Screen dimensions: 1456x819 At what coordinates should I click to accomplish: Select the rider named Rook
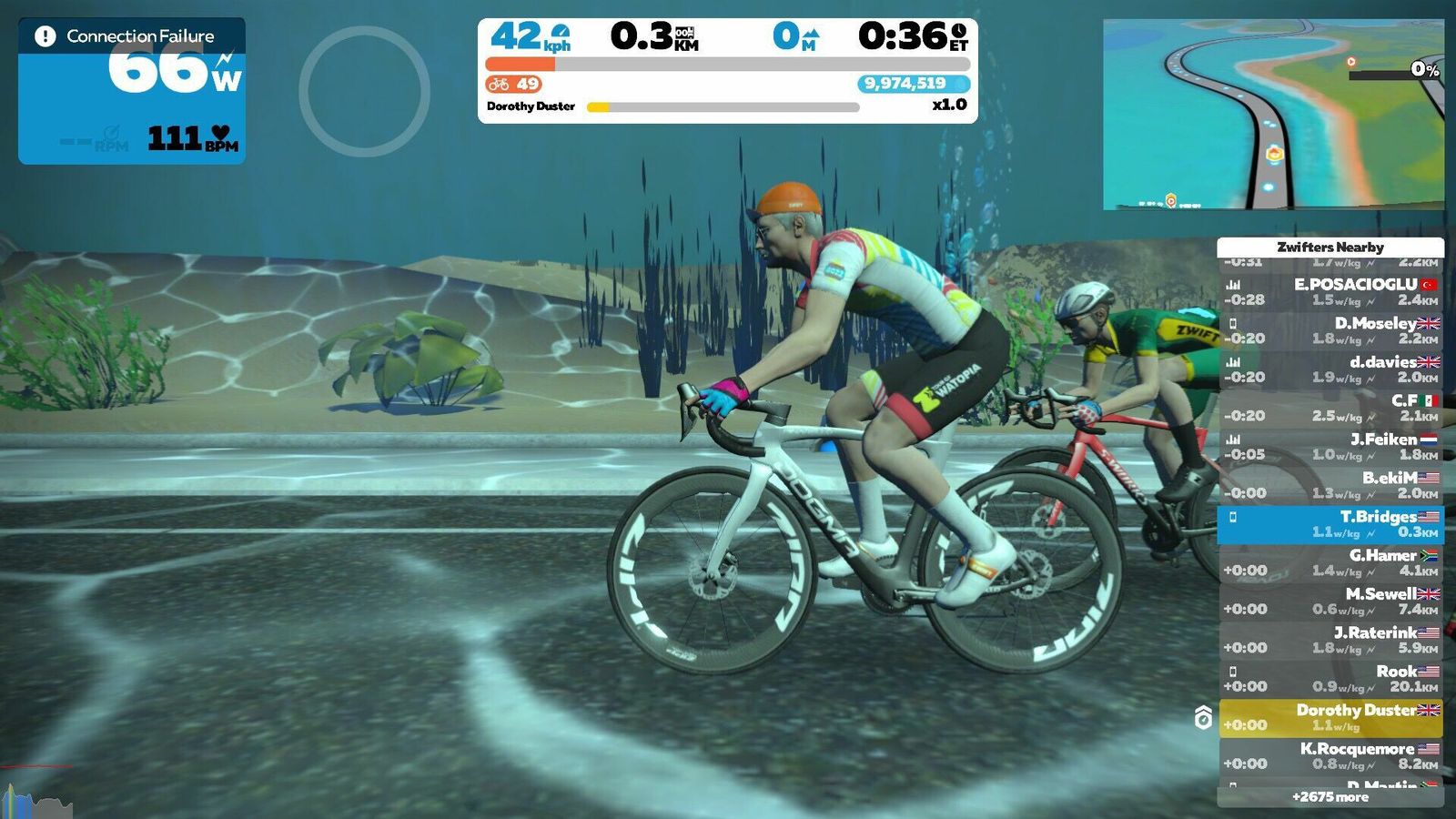click(1330, 679)
